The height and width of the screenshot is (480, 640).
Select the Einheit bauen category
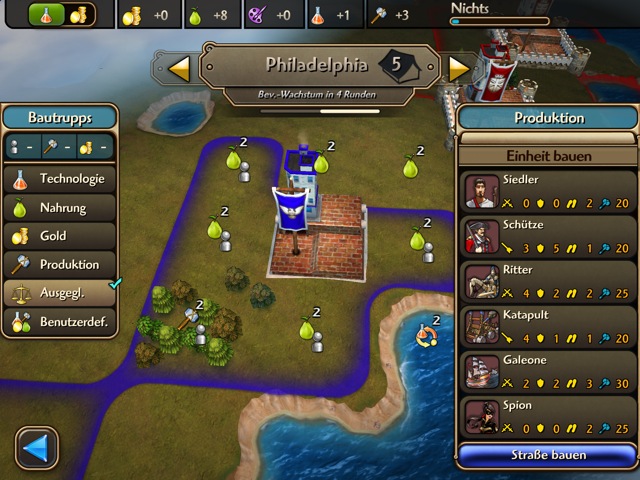pyautogui.click(x=549, y=156)
